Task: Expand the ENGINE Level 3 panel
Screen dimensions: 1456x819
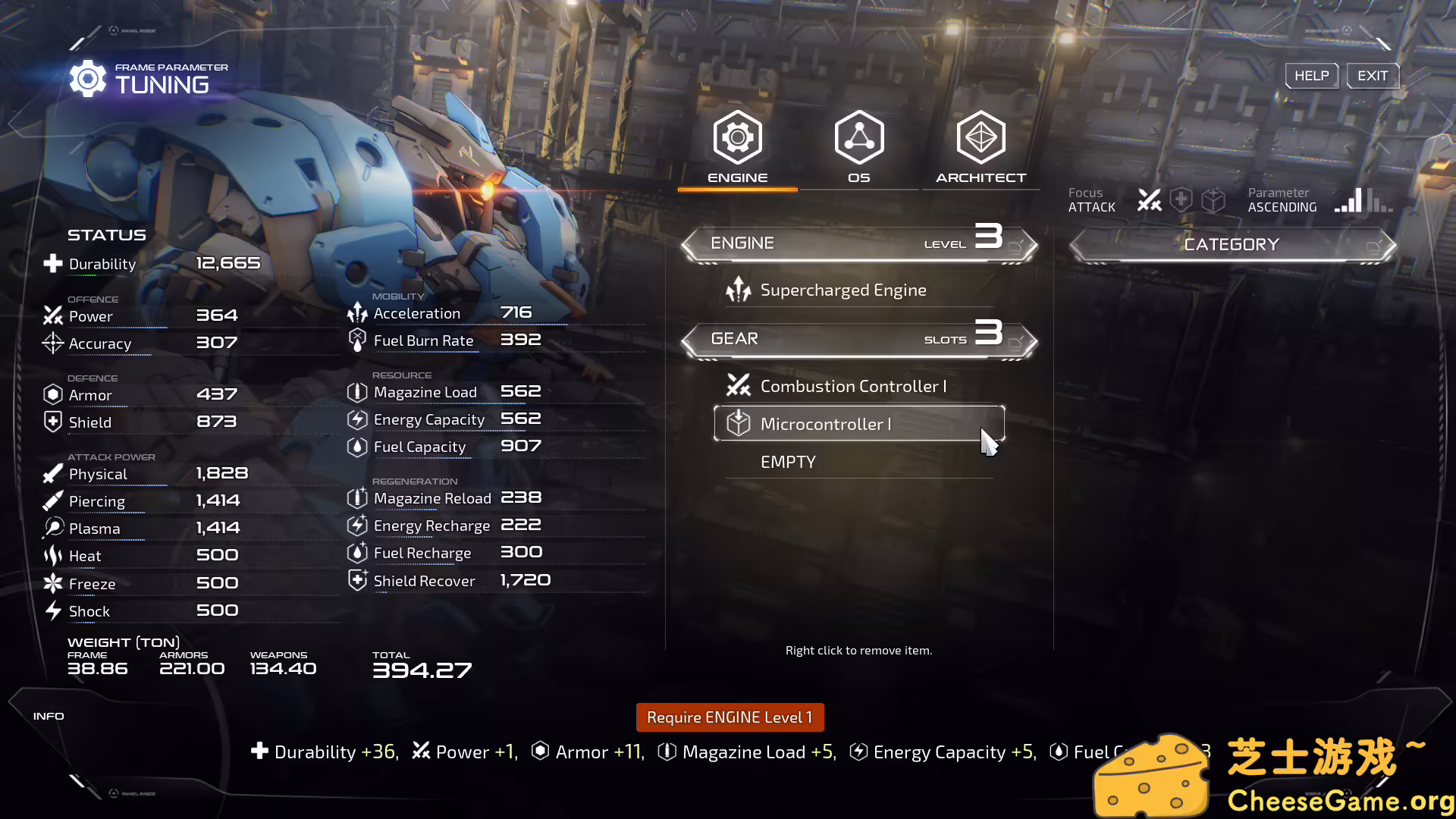Action: [858, 243]
